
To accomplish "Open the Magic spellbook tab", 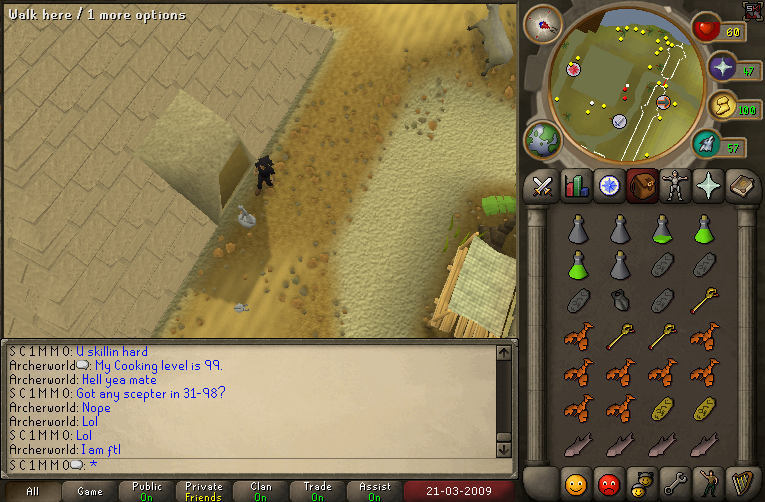I will tap(744, 186).
